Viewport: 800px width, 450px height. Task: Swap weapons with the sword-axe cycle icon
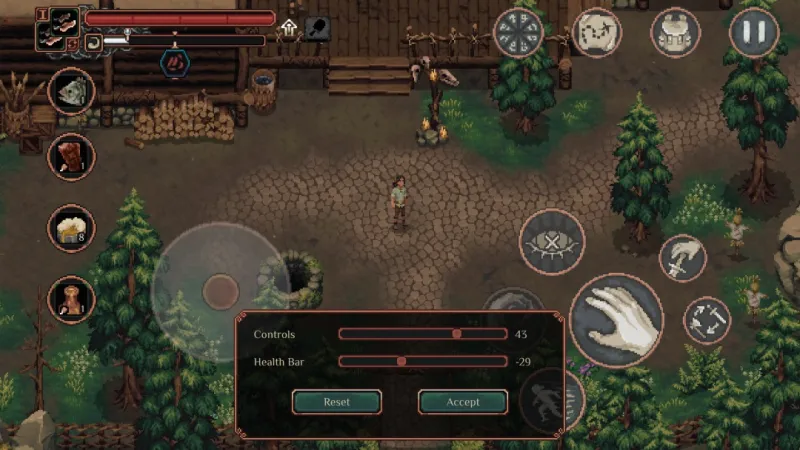pyautogui.click(x=706, y=320)
